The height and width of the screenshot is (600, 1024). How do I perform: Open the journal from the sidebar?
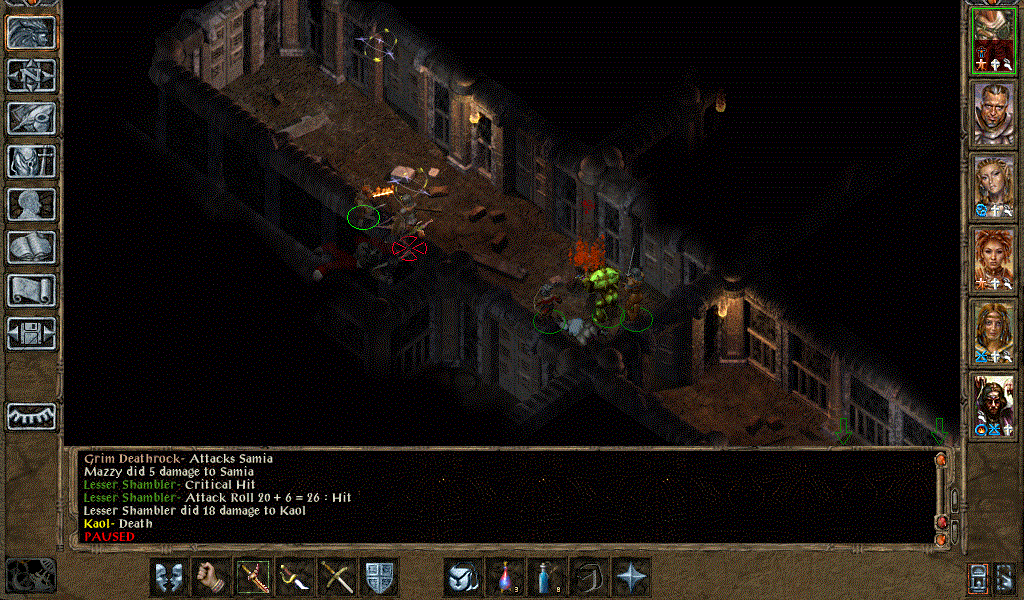[x=31, y=118]
